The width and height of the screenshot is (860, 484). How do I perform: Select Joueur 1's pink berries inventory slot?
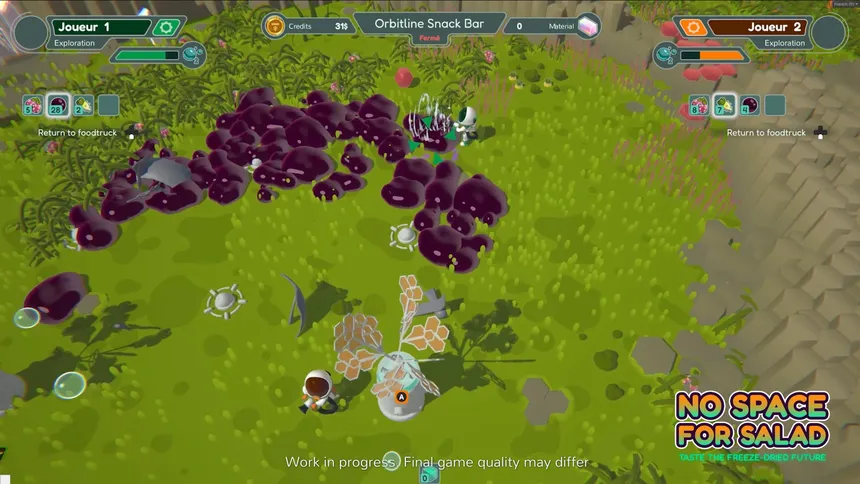coord(34,105)
